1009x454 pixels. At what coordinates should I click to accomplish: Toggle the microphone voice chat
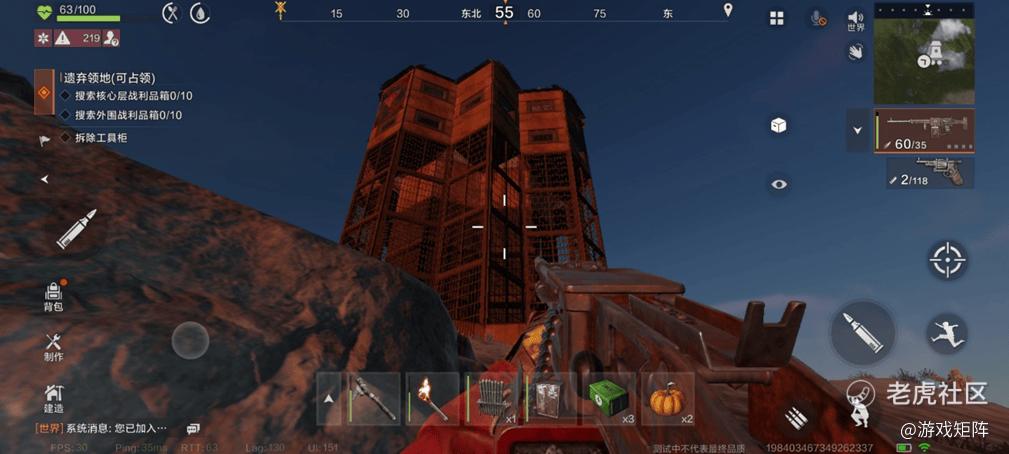[818, 18]
